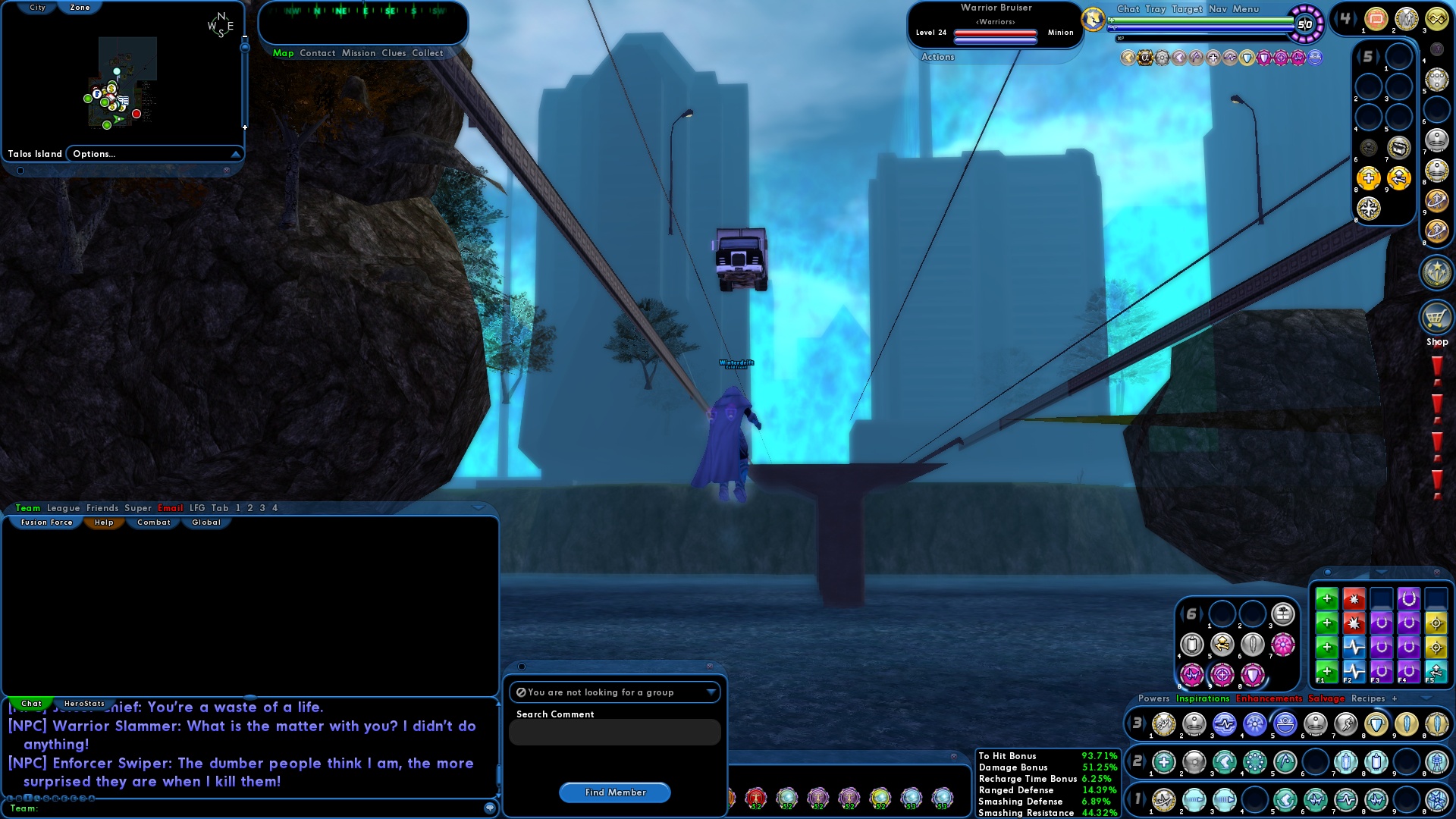
Task: Click the plus to add a new tray tab
Action: (1393, 698)
